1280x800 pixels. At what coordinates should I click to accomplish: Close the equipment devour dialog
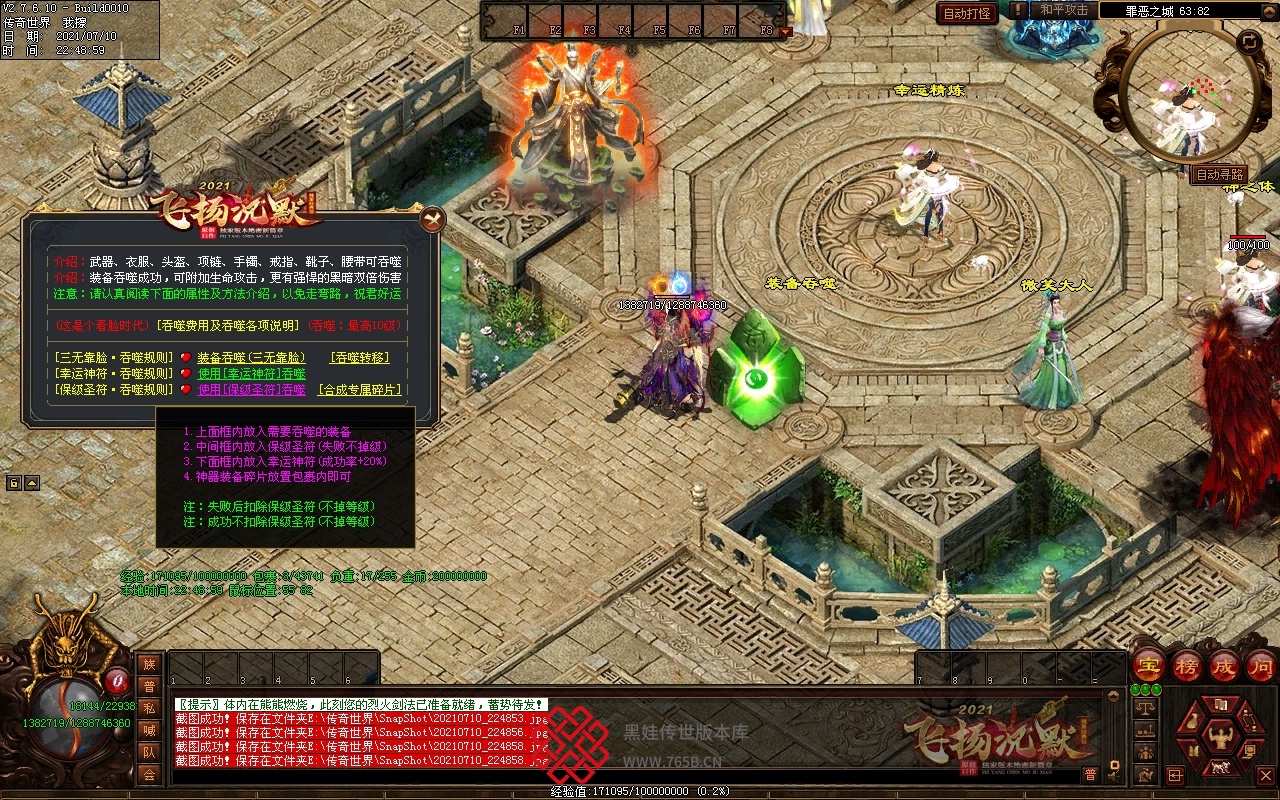point(432,218)
